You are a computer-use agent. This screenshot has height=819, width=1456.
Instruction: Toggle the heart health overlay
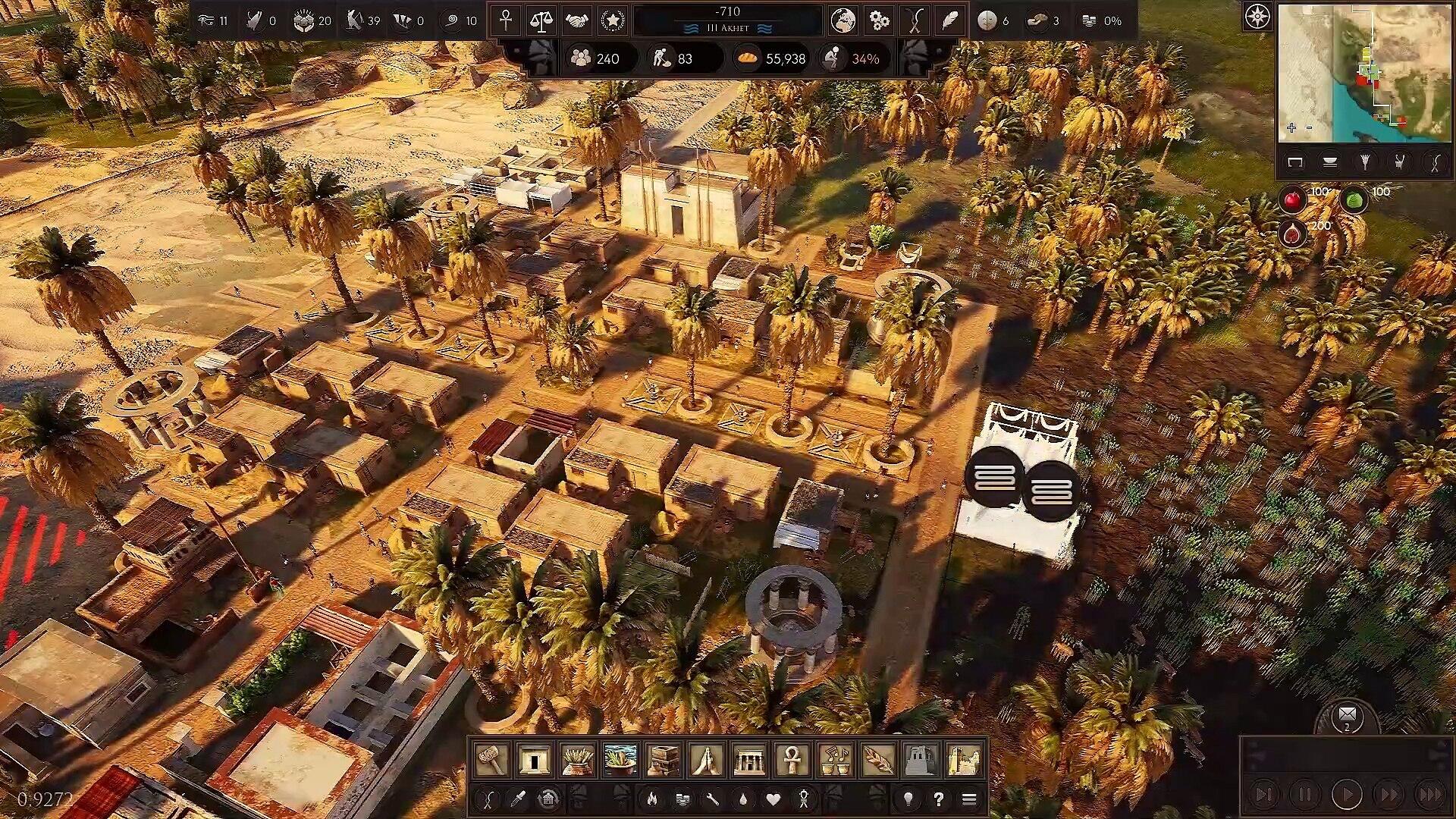coord(773,799)
